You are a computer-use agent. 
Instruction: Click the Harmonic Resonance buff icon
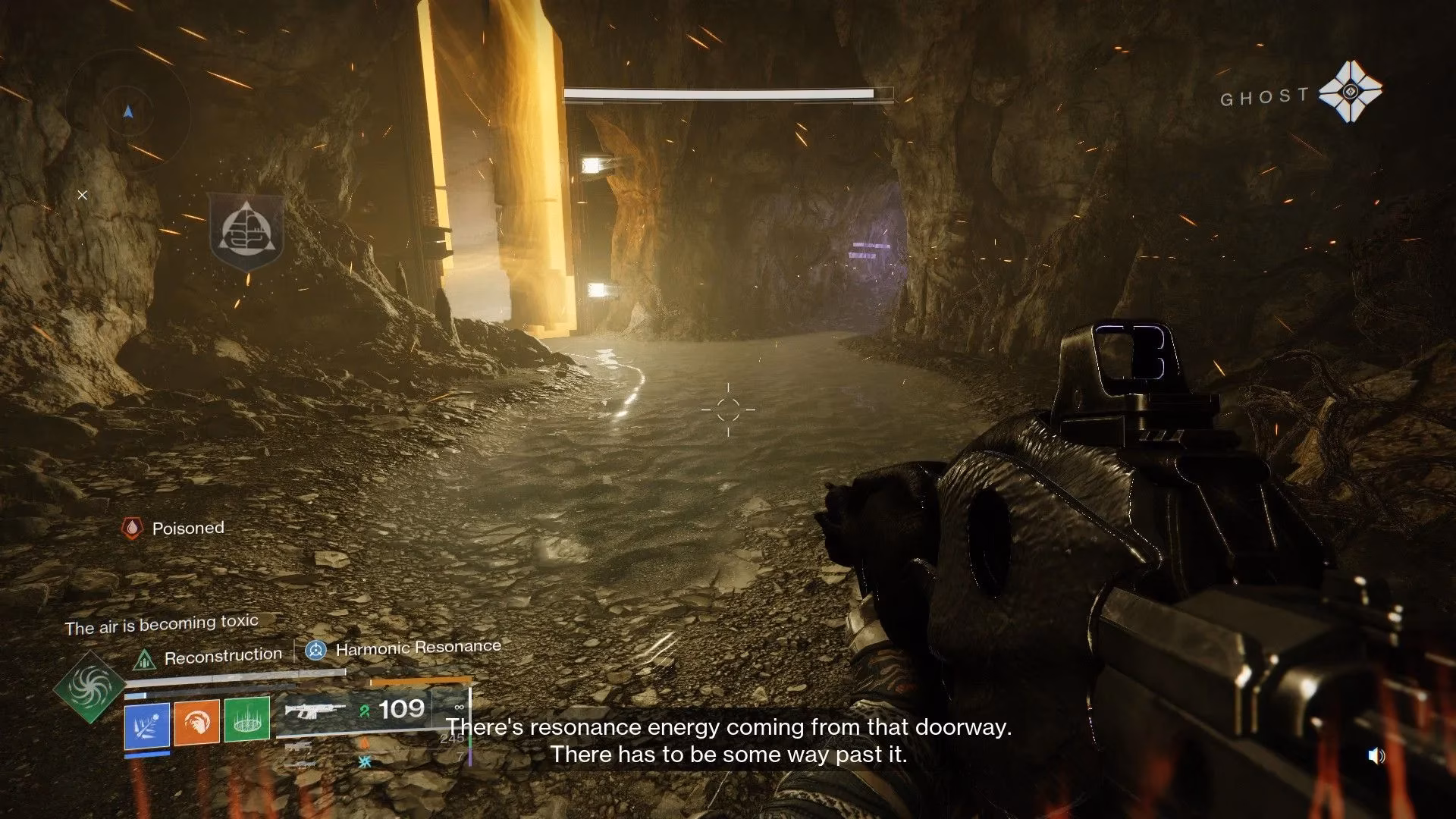point(315,648)
